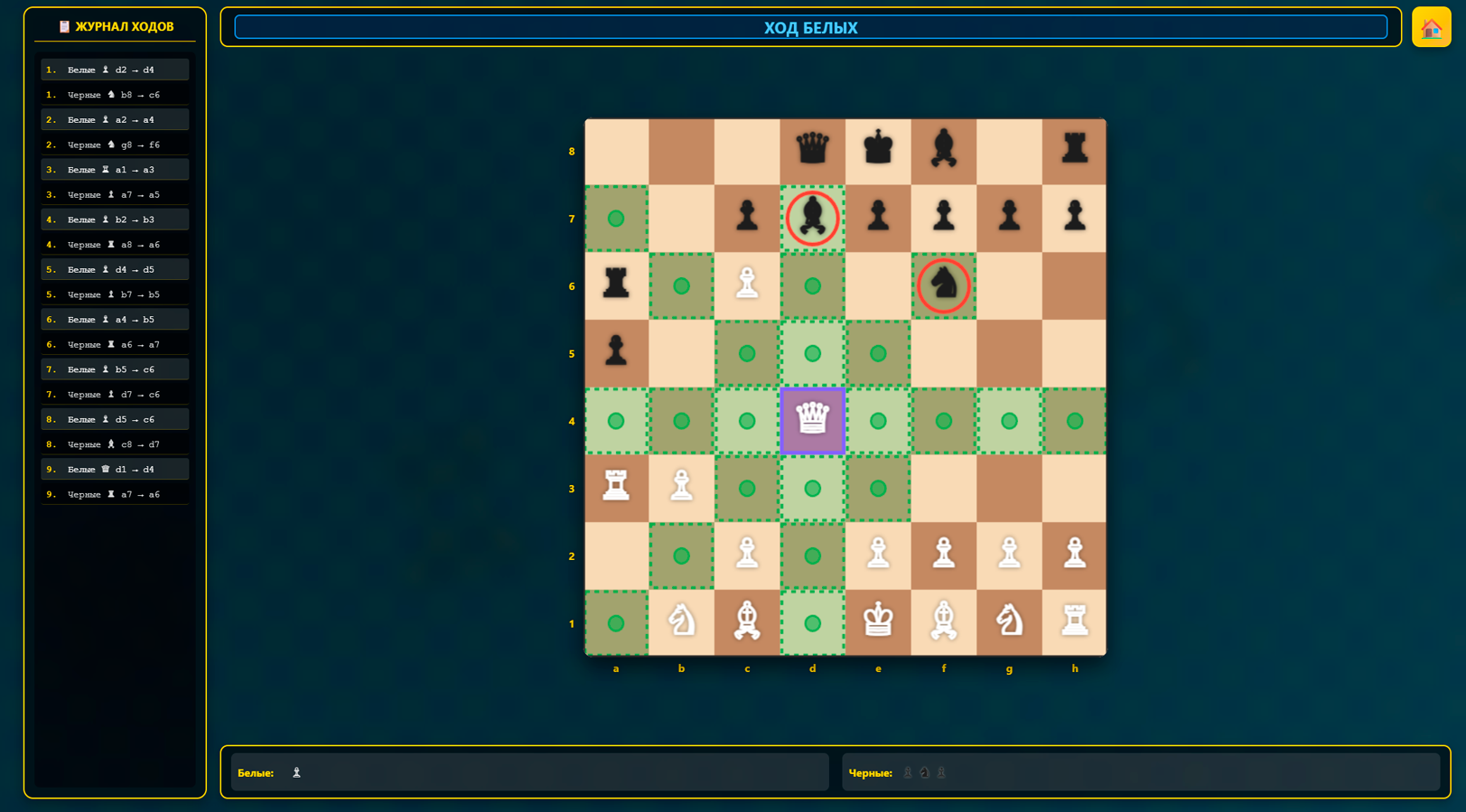Click the captured pawn icon next to Белые
Image resolution: width=1466 pixels, height=812 pixels.
[295, 772]
